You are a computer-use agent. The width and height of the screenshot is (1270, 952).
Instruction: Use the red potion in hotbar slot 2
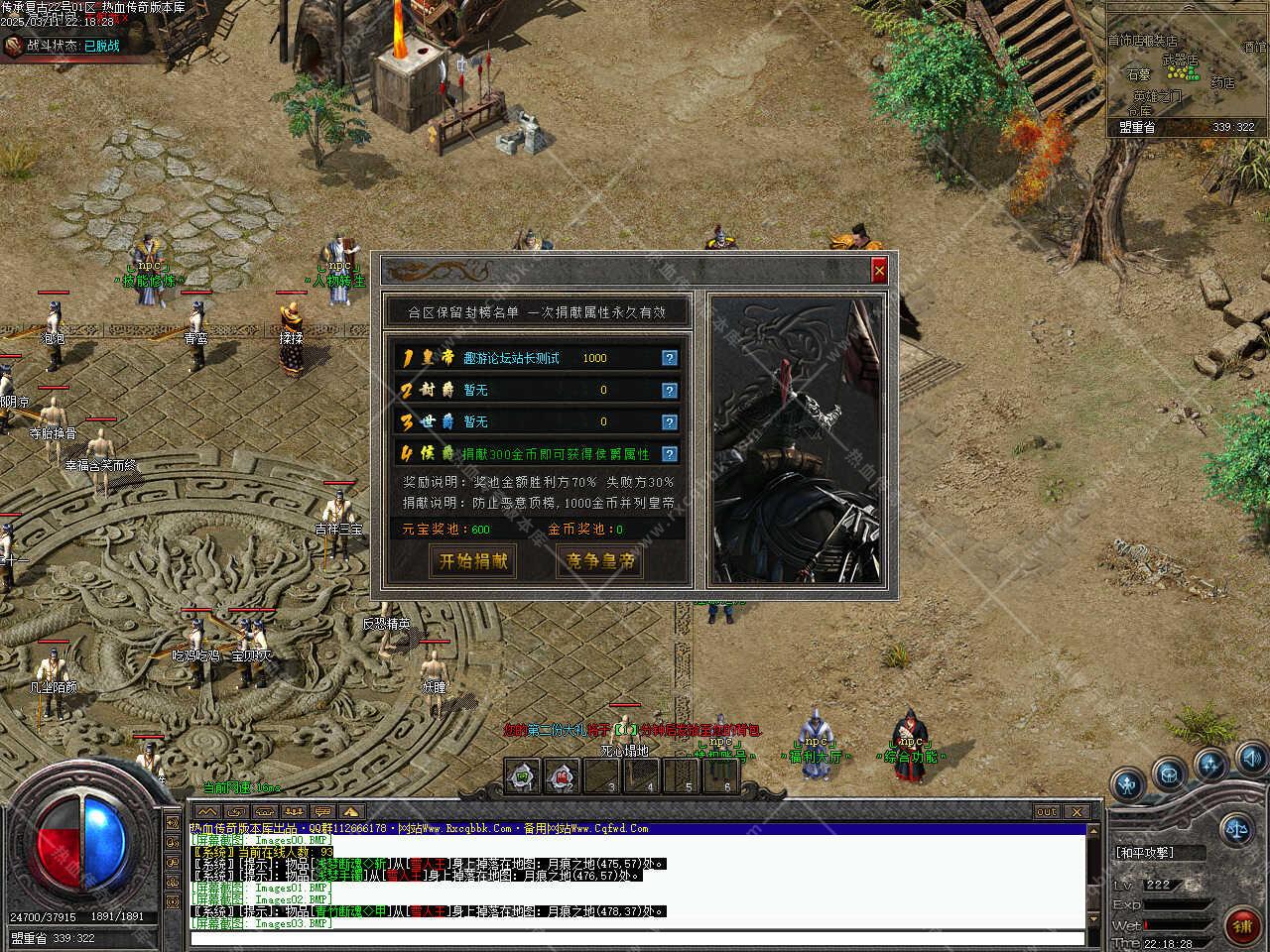(563, 776)
